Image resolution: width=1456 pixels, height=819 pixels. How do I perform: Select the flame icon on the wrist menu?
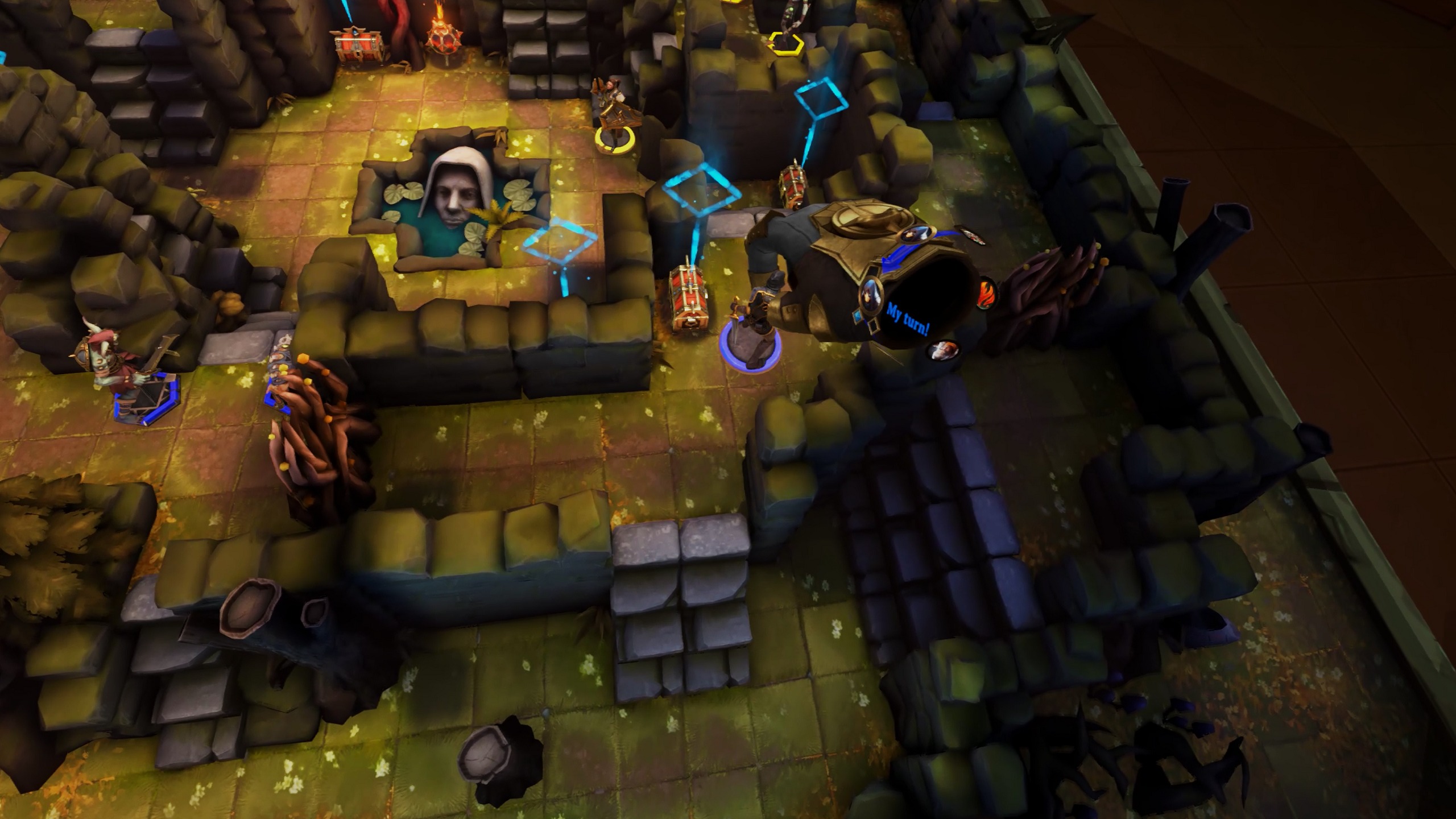988,293
